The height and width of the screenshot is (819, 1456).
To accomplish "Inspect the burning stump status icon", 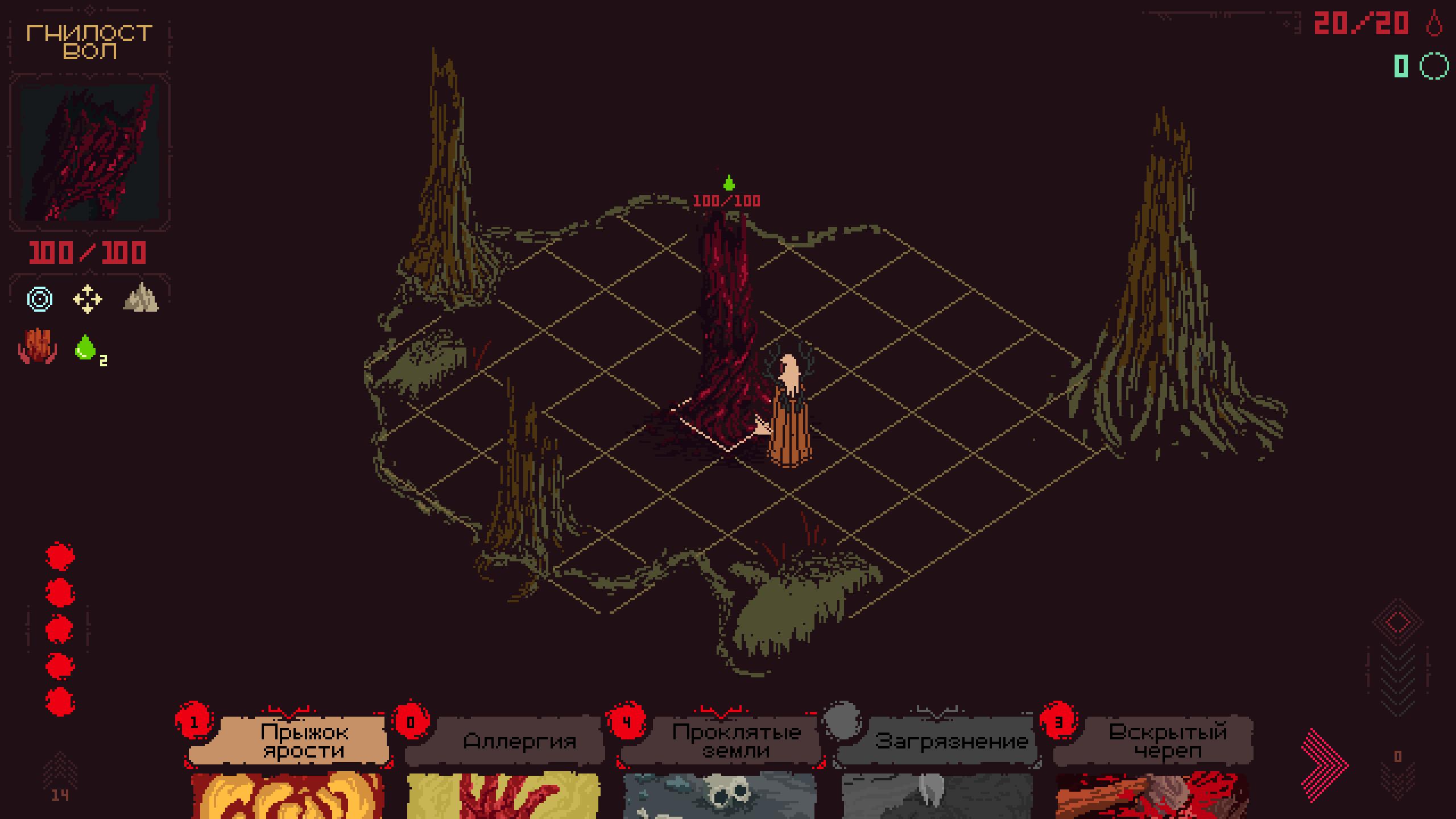I will tap(38, 346).
